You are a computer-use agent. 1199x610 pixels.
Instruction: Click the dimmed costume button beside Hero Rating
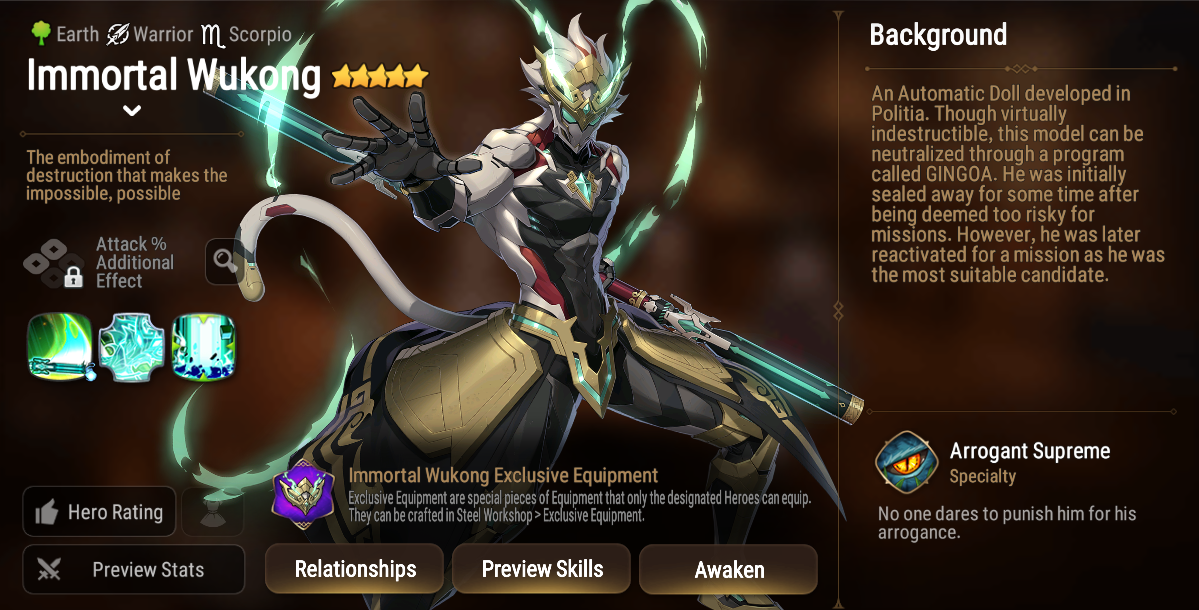[x=211, y=512]
